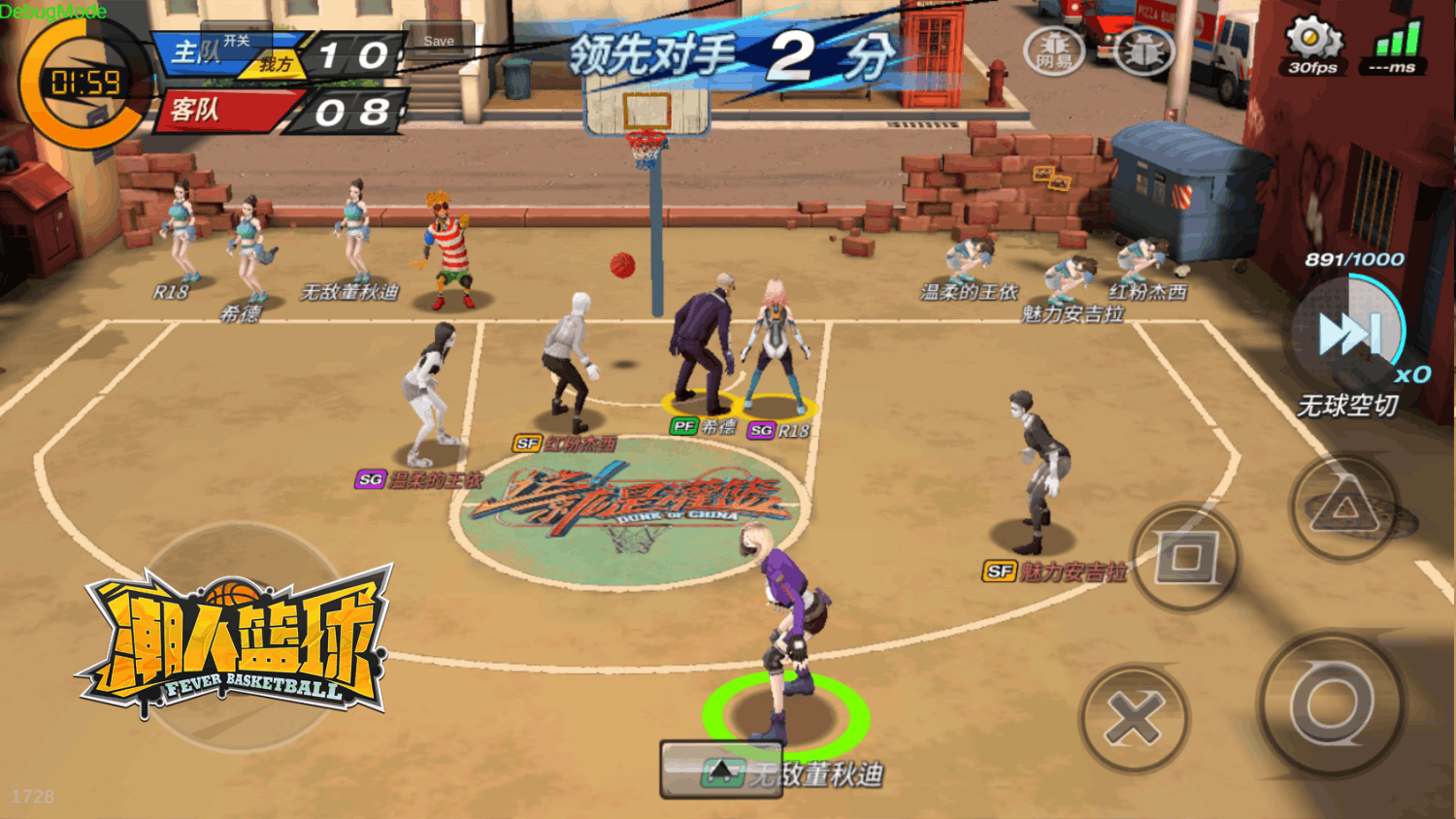This screenshot has width=1456, height=819.
Task: Activate the 无球空切 fast-forward skill button
Action: pos(1350,335)
